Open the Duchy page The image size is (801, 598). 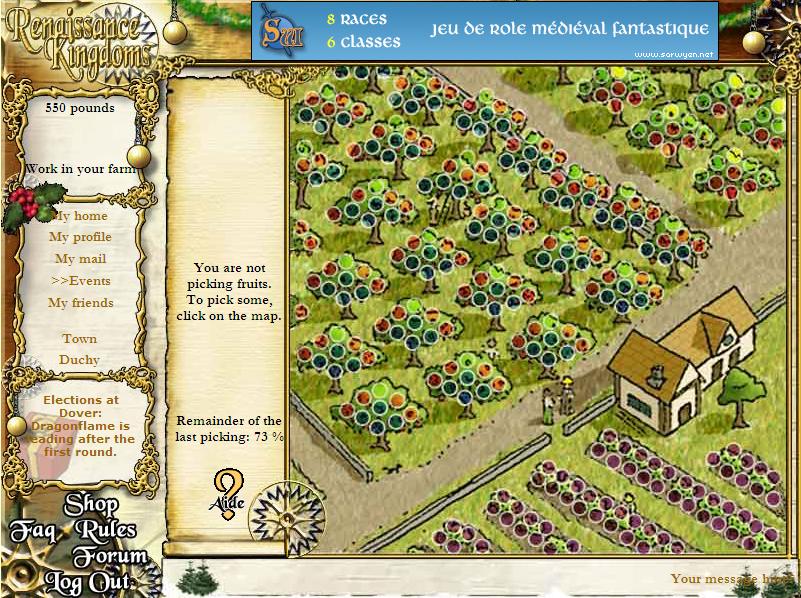(80, 360)
